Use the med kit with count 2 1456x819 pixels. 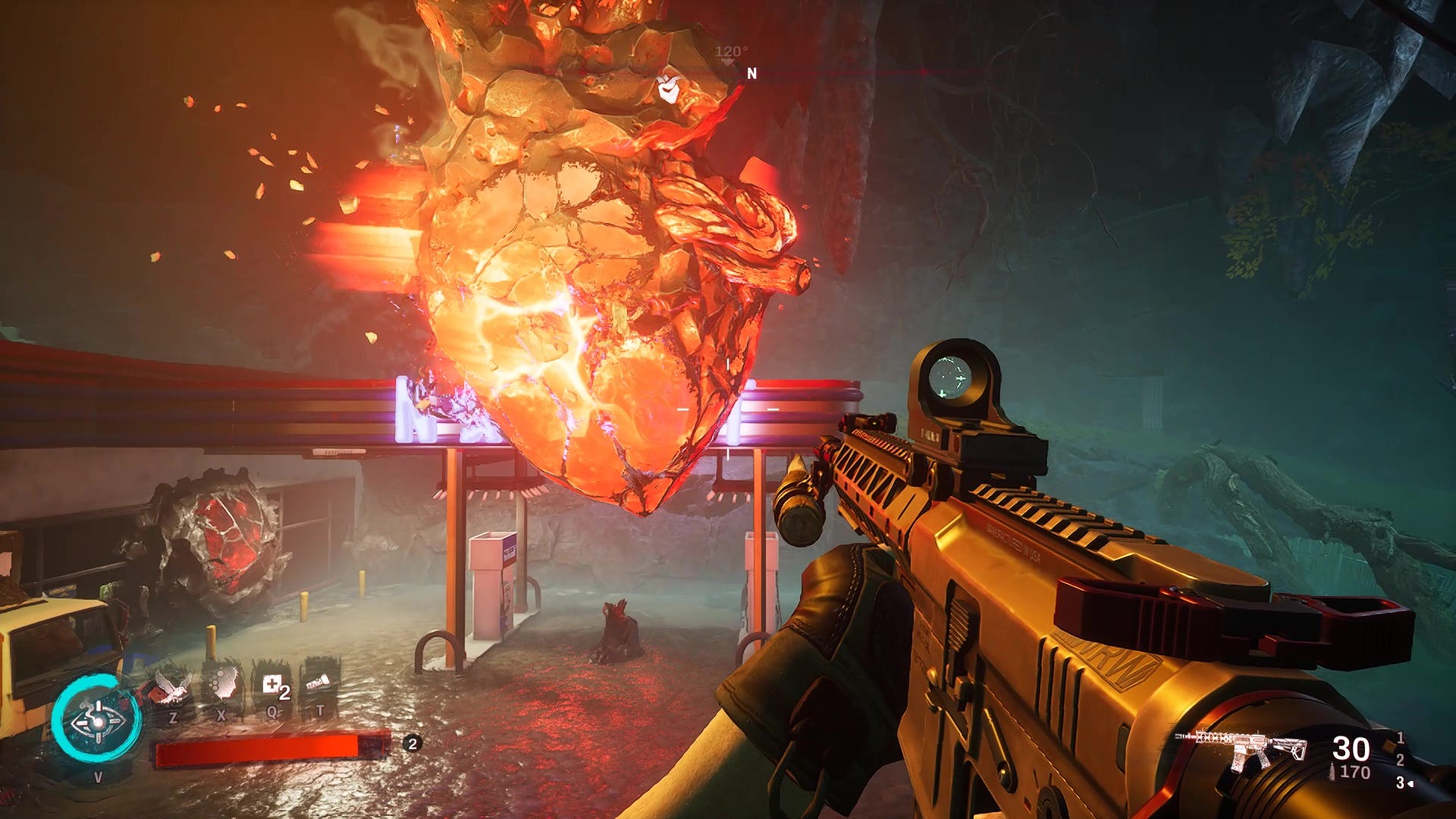pyautogui.click(x=273, y=686)
